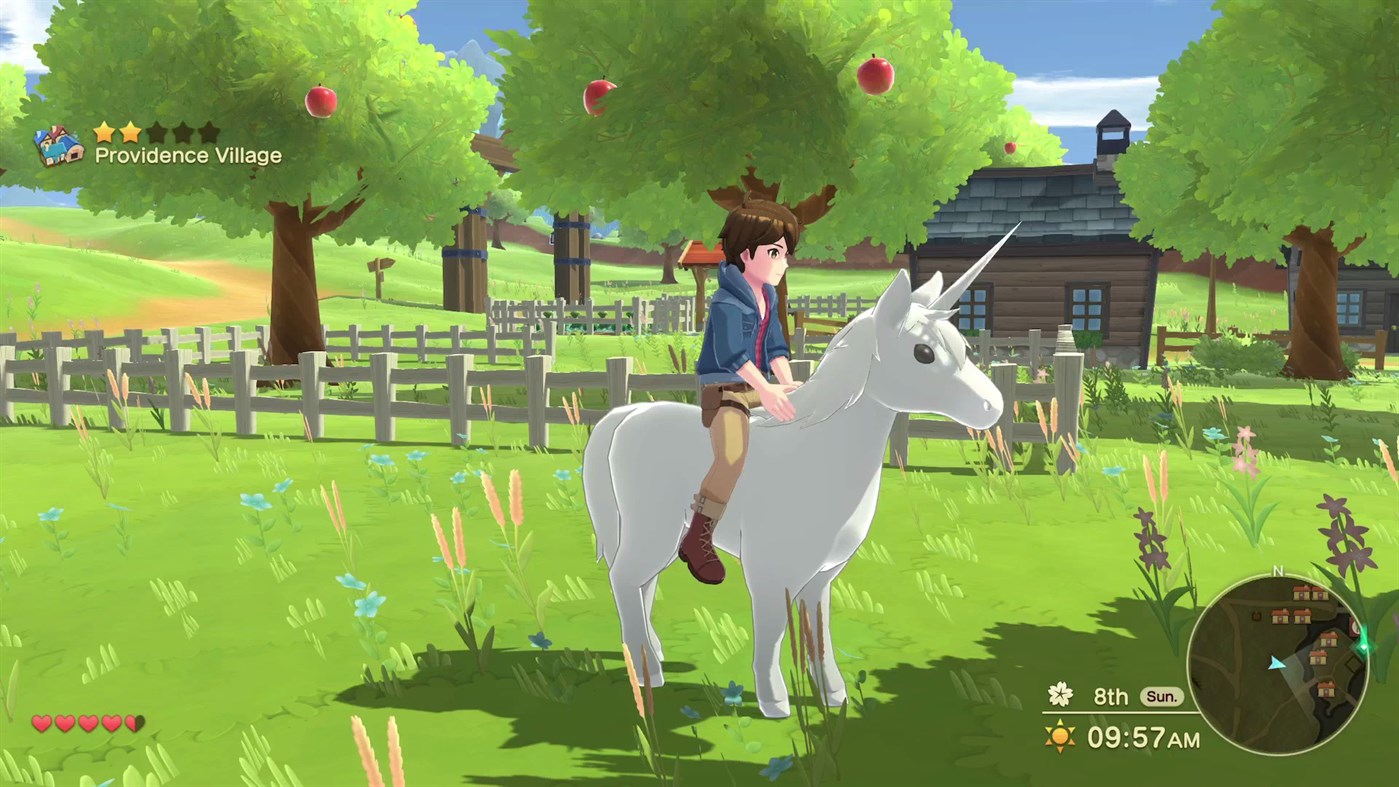
Task: Click a red-roofed house icon on the minimap
Action: [1303, 593]
